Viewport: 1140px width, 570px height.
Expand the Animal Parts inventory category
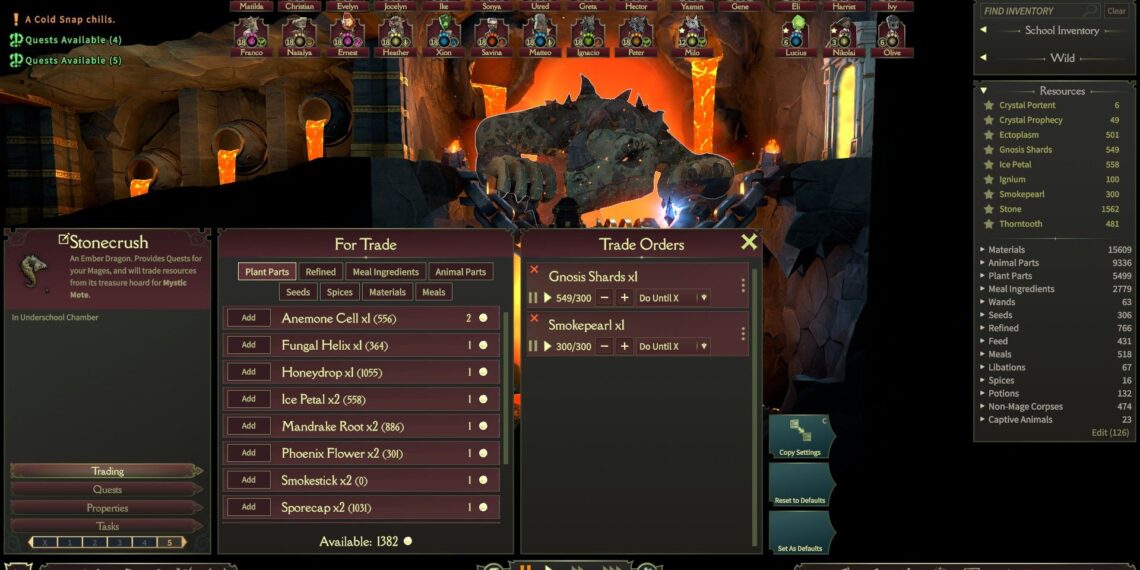(x=1014, y=263)
